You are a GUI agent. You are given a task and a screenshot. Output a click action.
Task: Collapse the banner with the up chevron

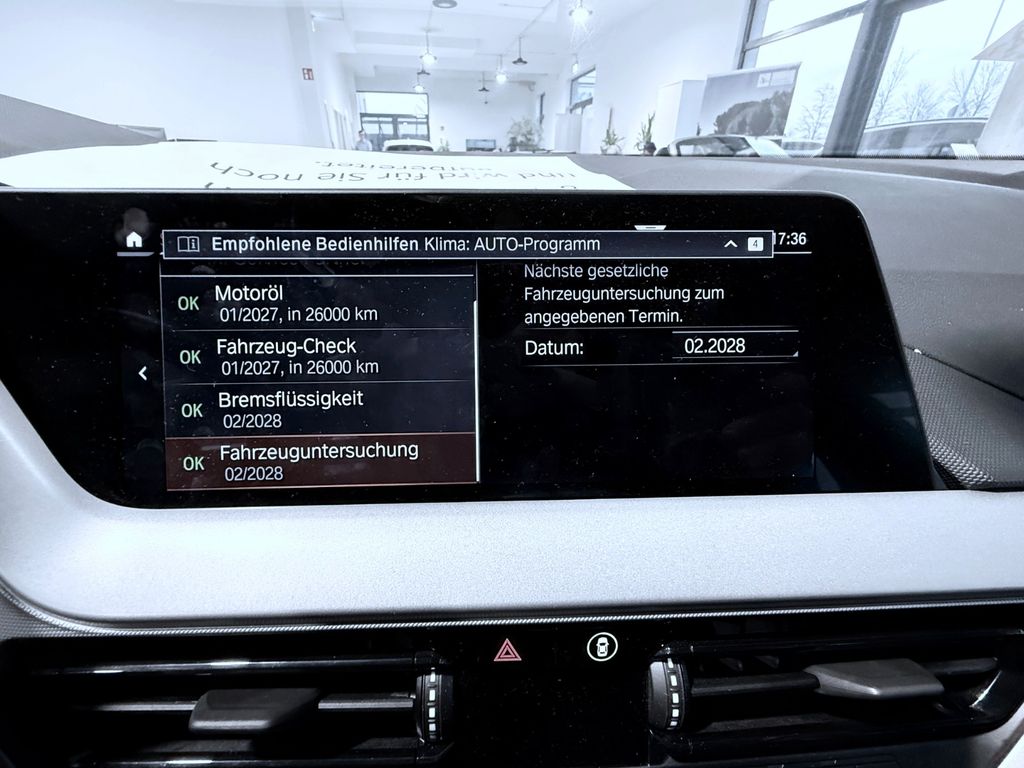click(730, 244)
